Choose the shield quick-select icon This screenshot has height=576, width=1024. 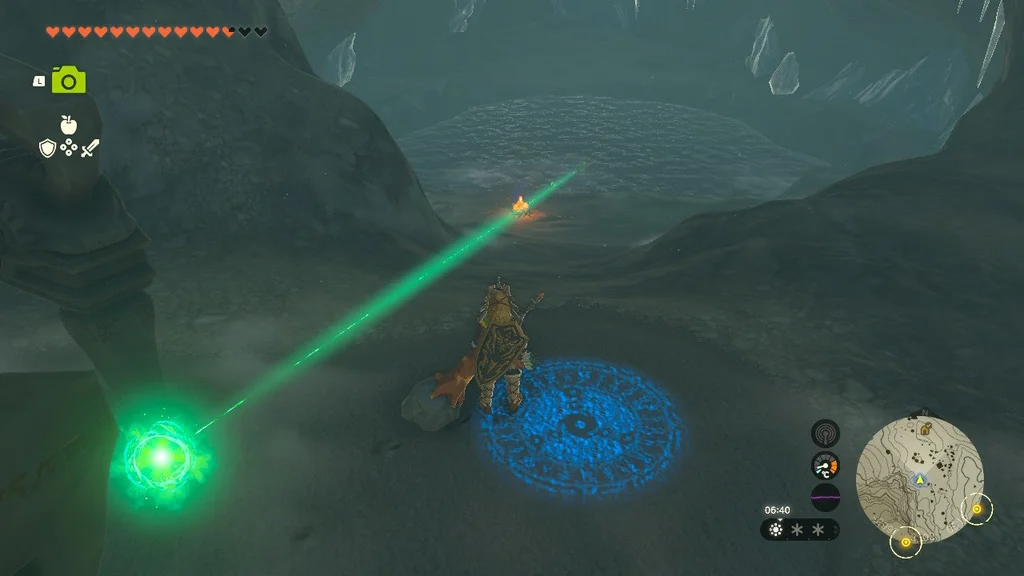47,148
